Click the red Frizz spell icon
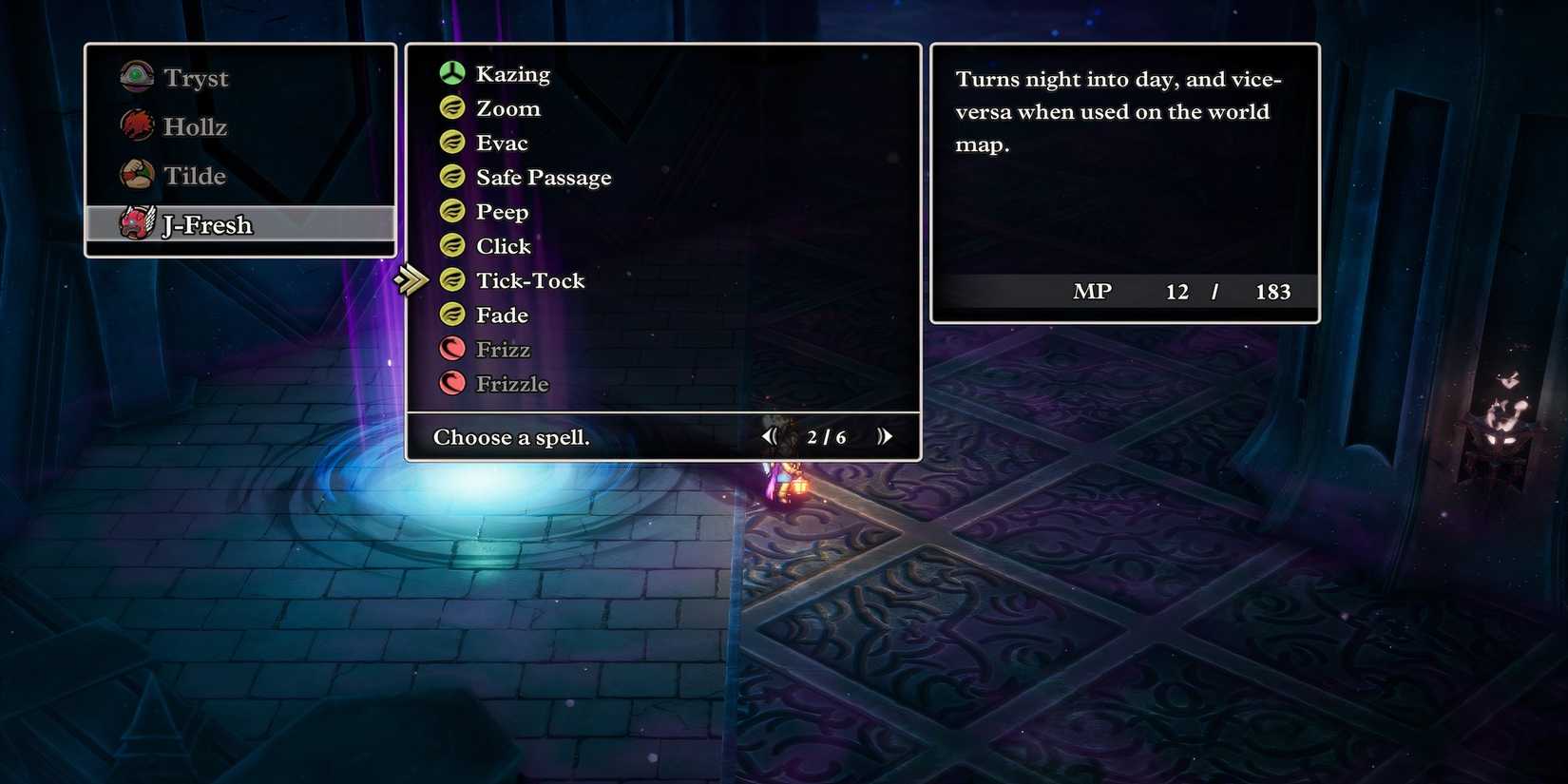Viewport: 1568px width, 784px height. click(451, 348)
